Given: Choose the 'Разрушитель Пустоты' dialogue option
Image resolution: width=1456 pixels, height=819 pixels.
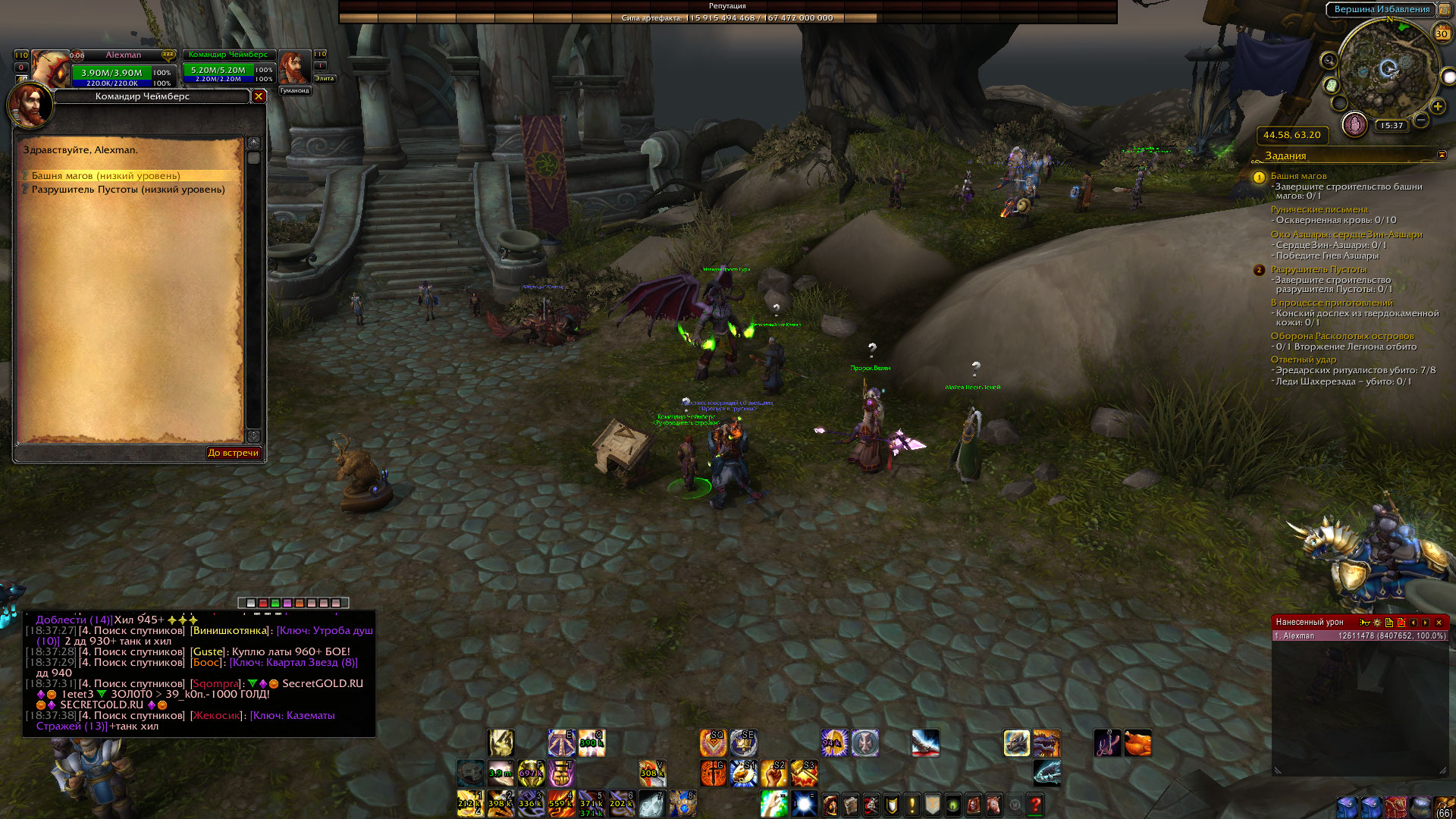Looking at the screenshot, I should pyautogui.click(x=127, y=190).
